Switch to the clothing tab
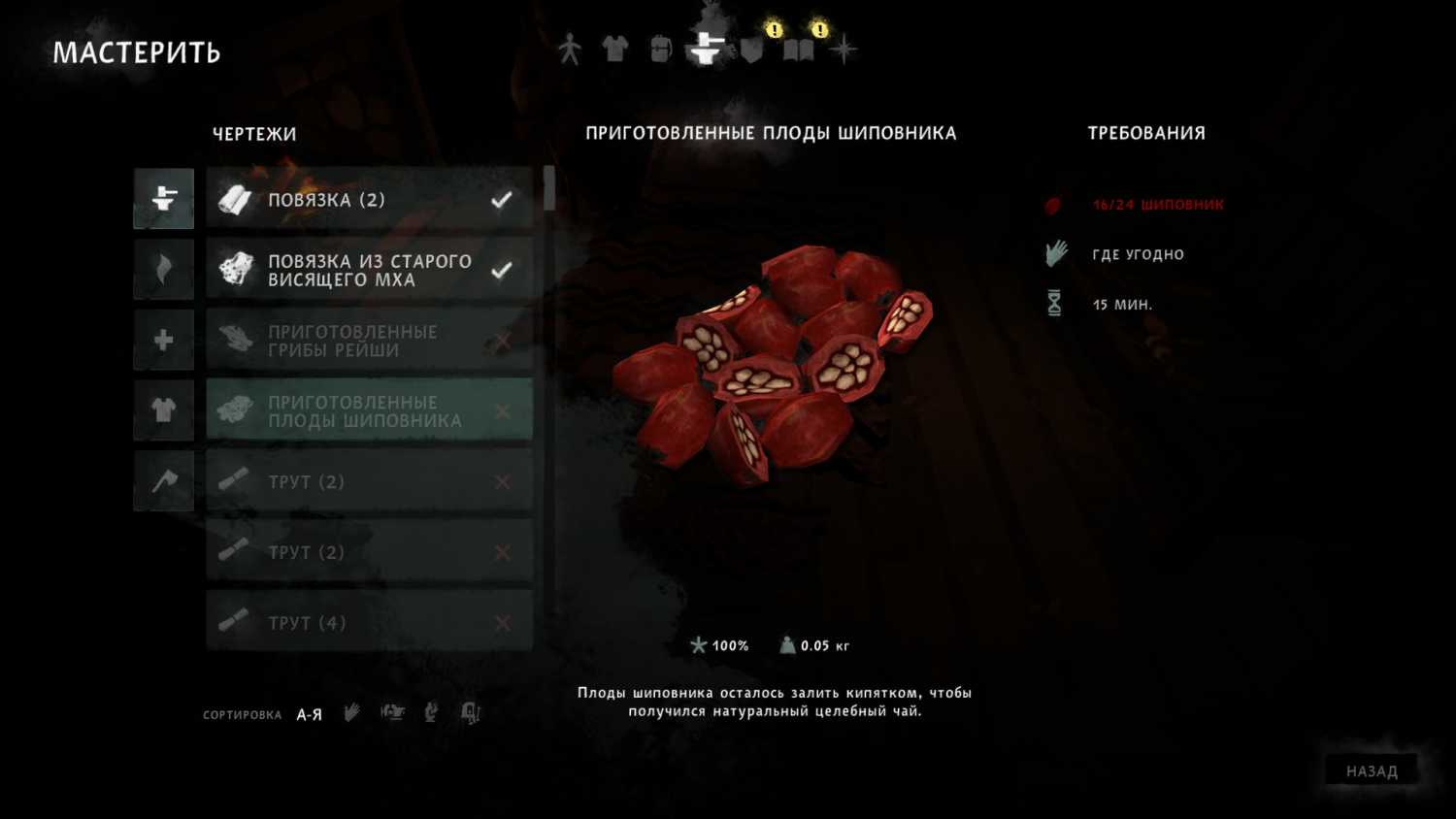Image resolution: width=1456 pixels, height=819 pixels. [614, 49]
